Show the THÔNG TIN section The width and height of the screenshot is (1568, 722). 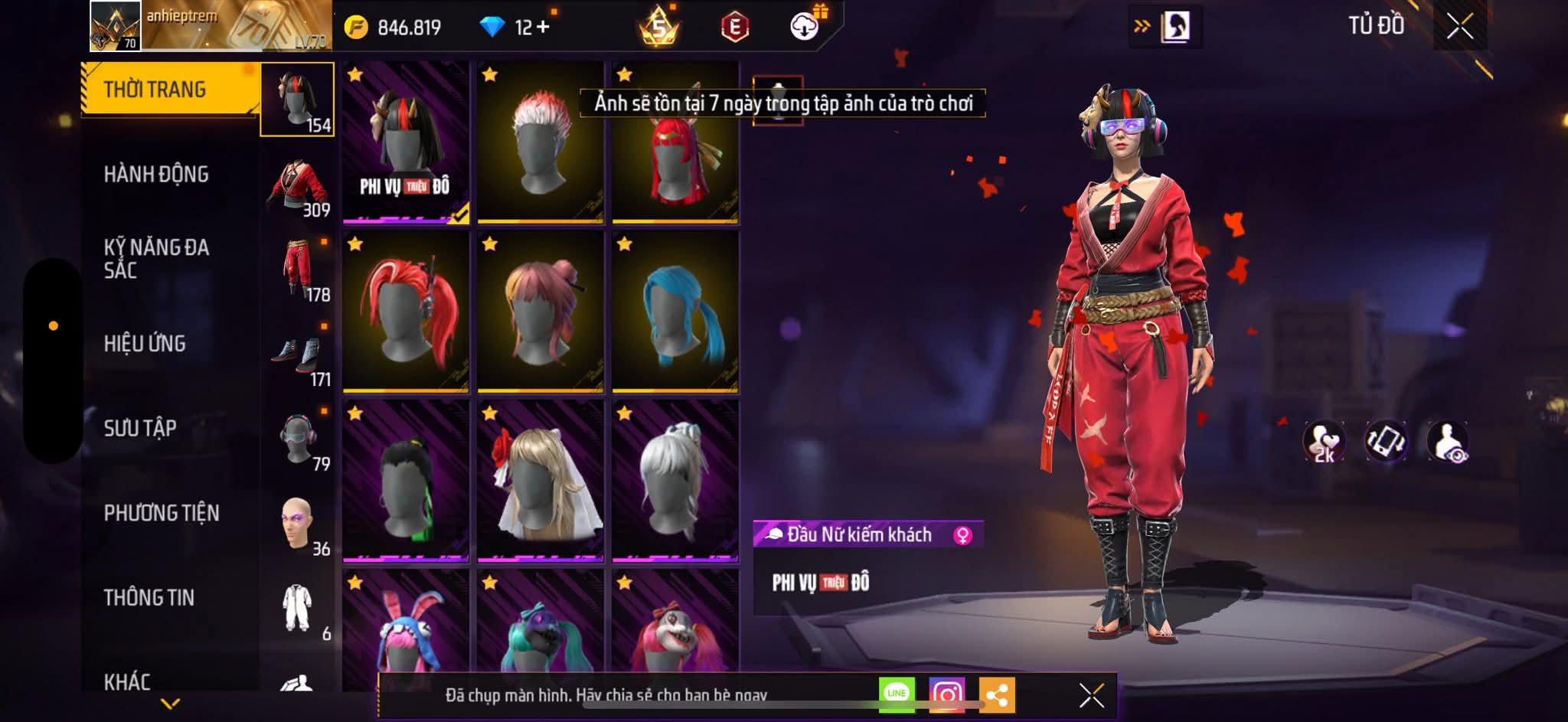pos(149,597)
